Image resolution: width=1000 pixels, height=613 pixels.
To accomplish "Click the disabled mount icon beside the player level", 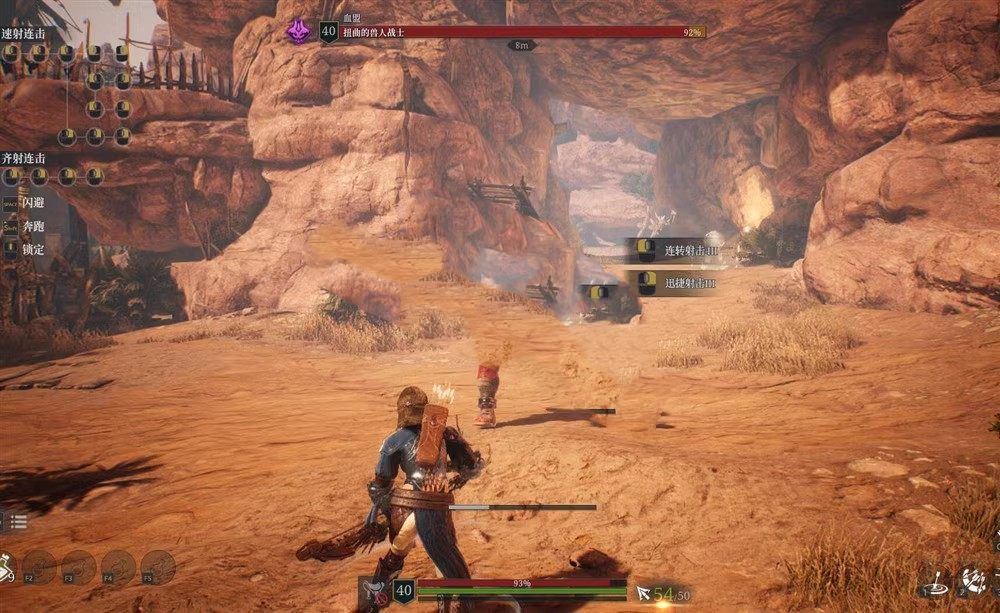I will pyautogui.click(x=373, y=592).
